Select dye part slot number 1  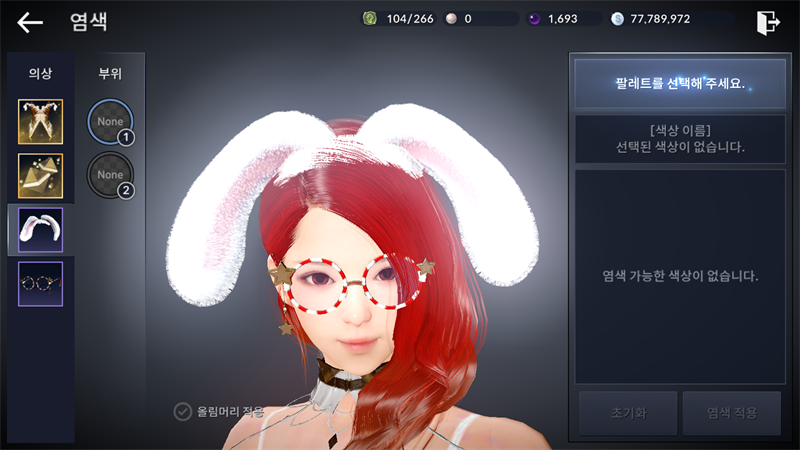coord(110,122)
